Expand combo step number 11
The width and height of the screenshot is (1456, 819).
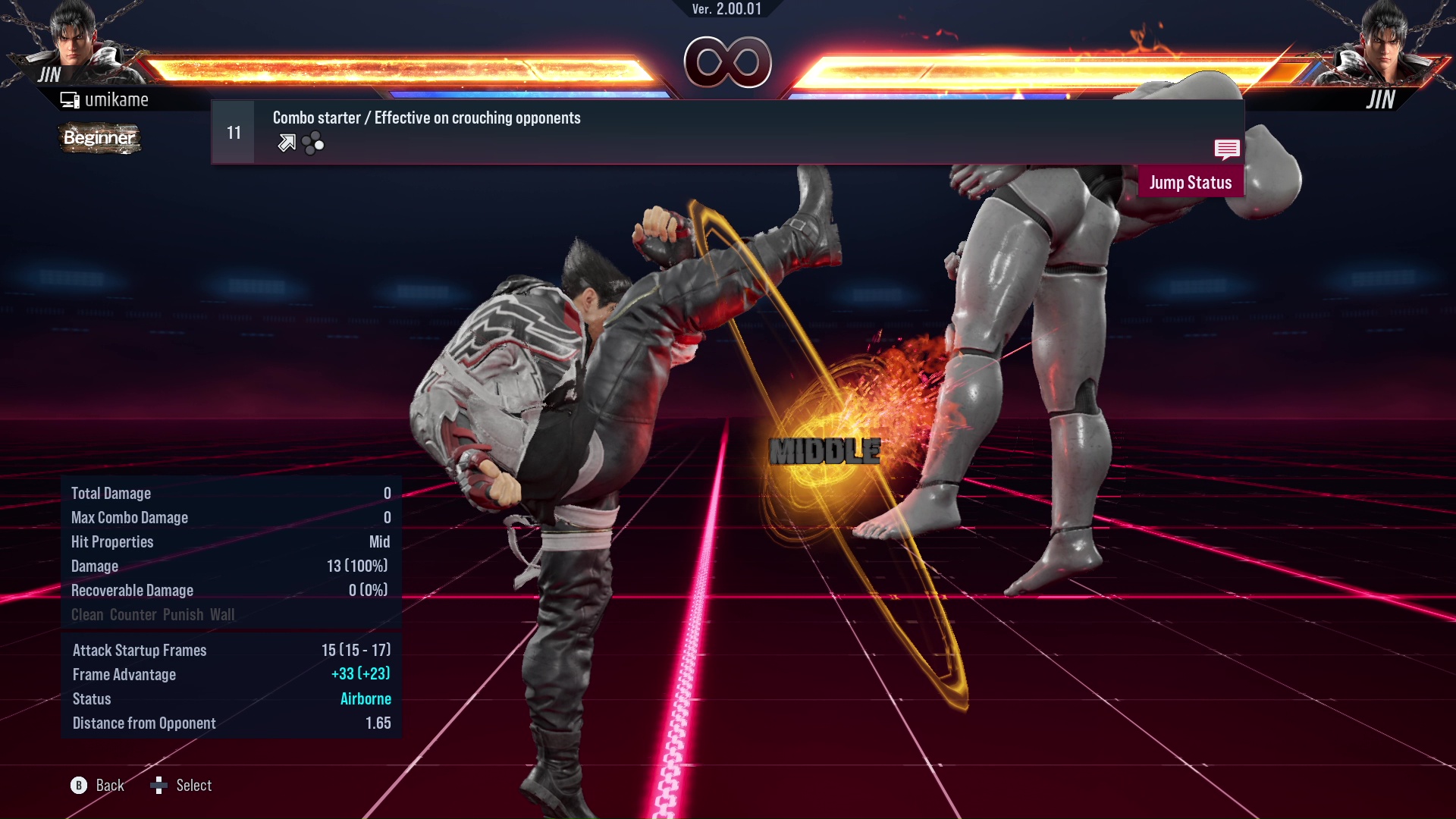233,131
